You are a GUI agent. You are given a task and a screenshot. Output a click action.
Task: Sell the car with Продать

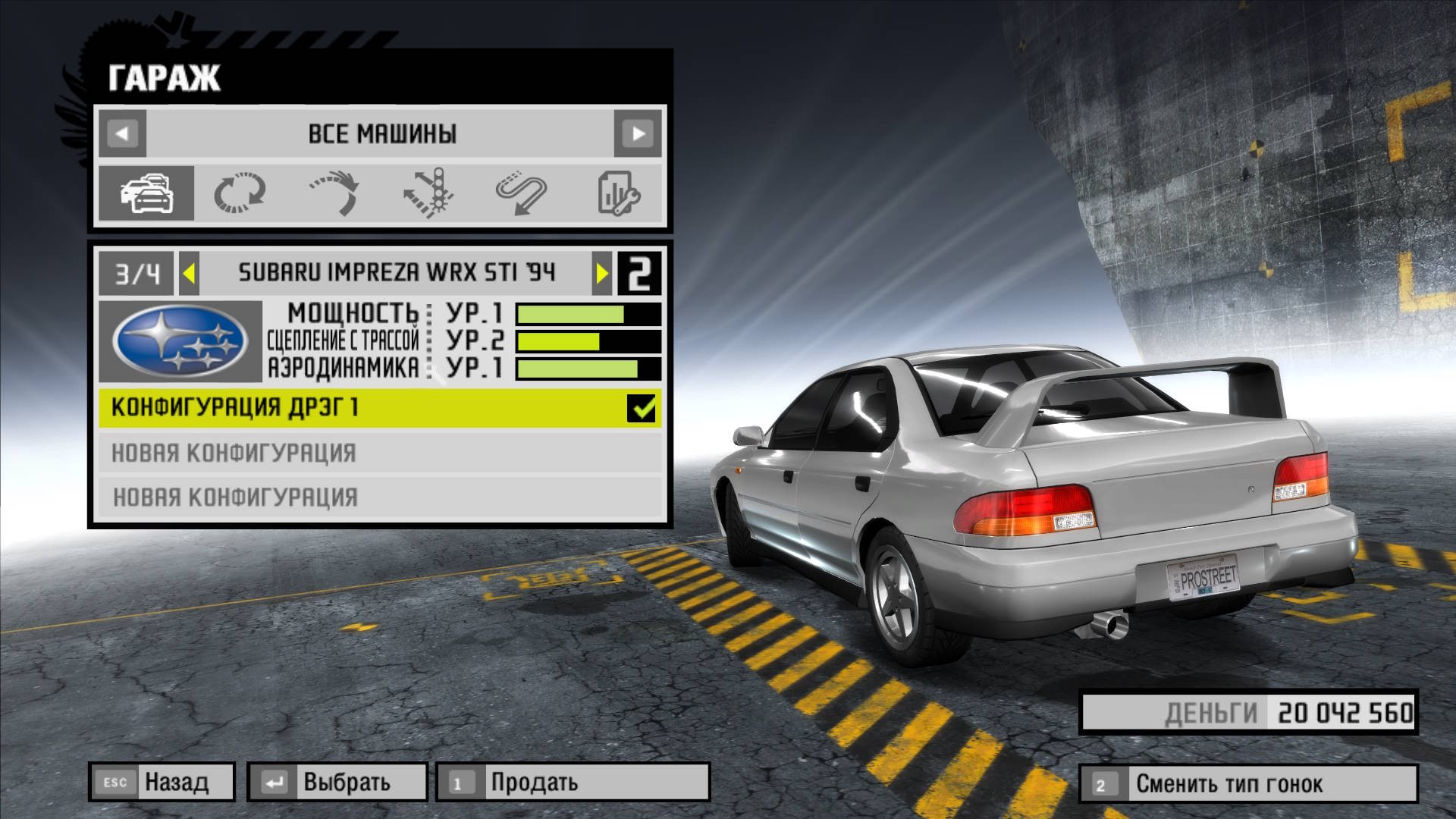click(x=573, y=782)
